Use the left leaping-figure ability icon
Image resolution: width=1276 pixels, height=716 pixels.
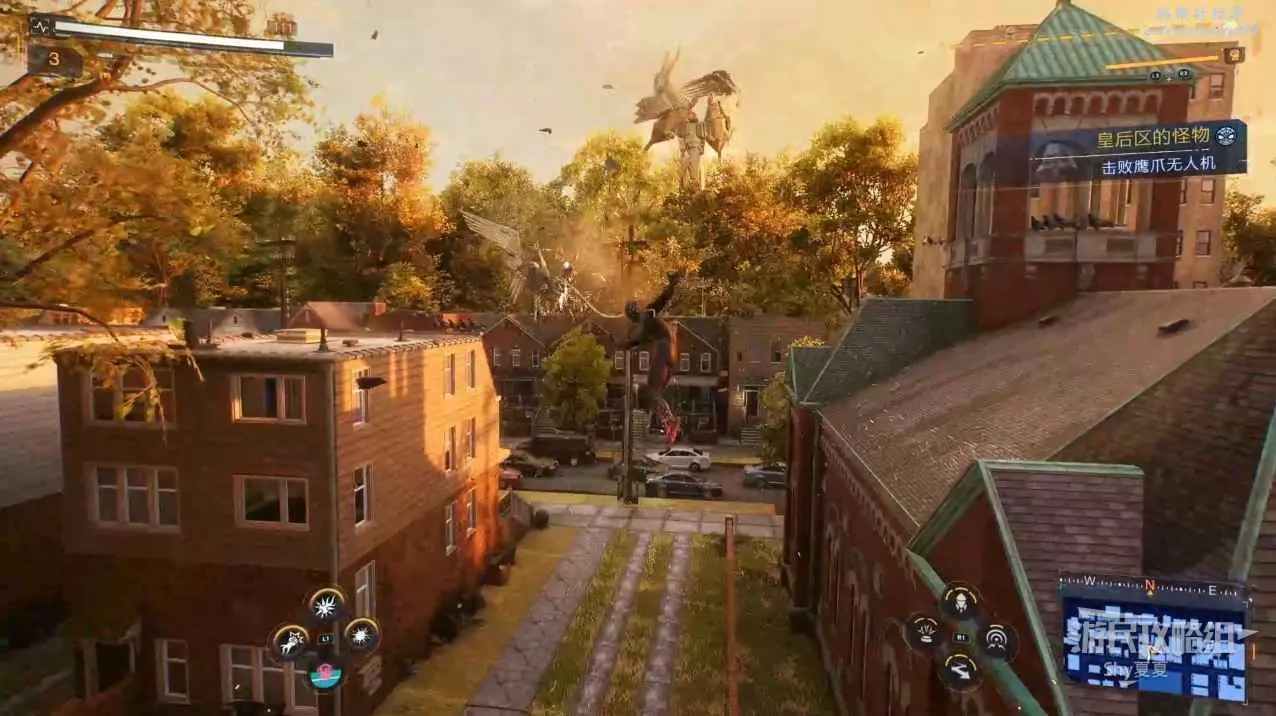point(290,642)
